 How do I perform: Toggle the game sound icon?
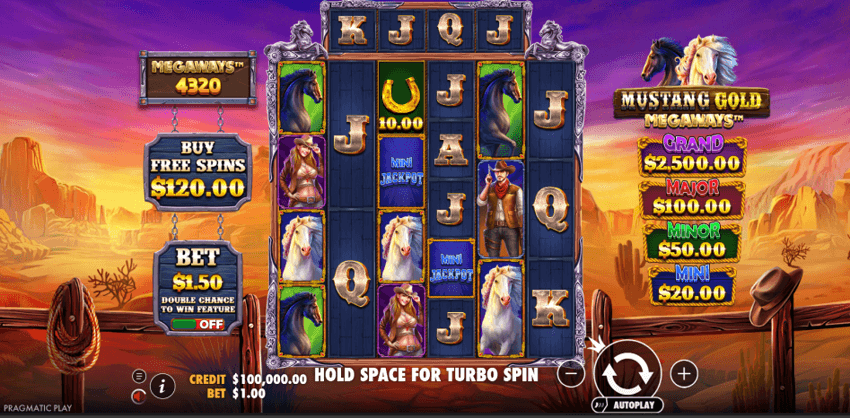[139, 394]
